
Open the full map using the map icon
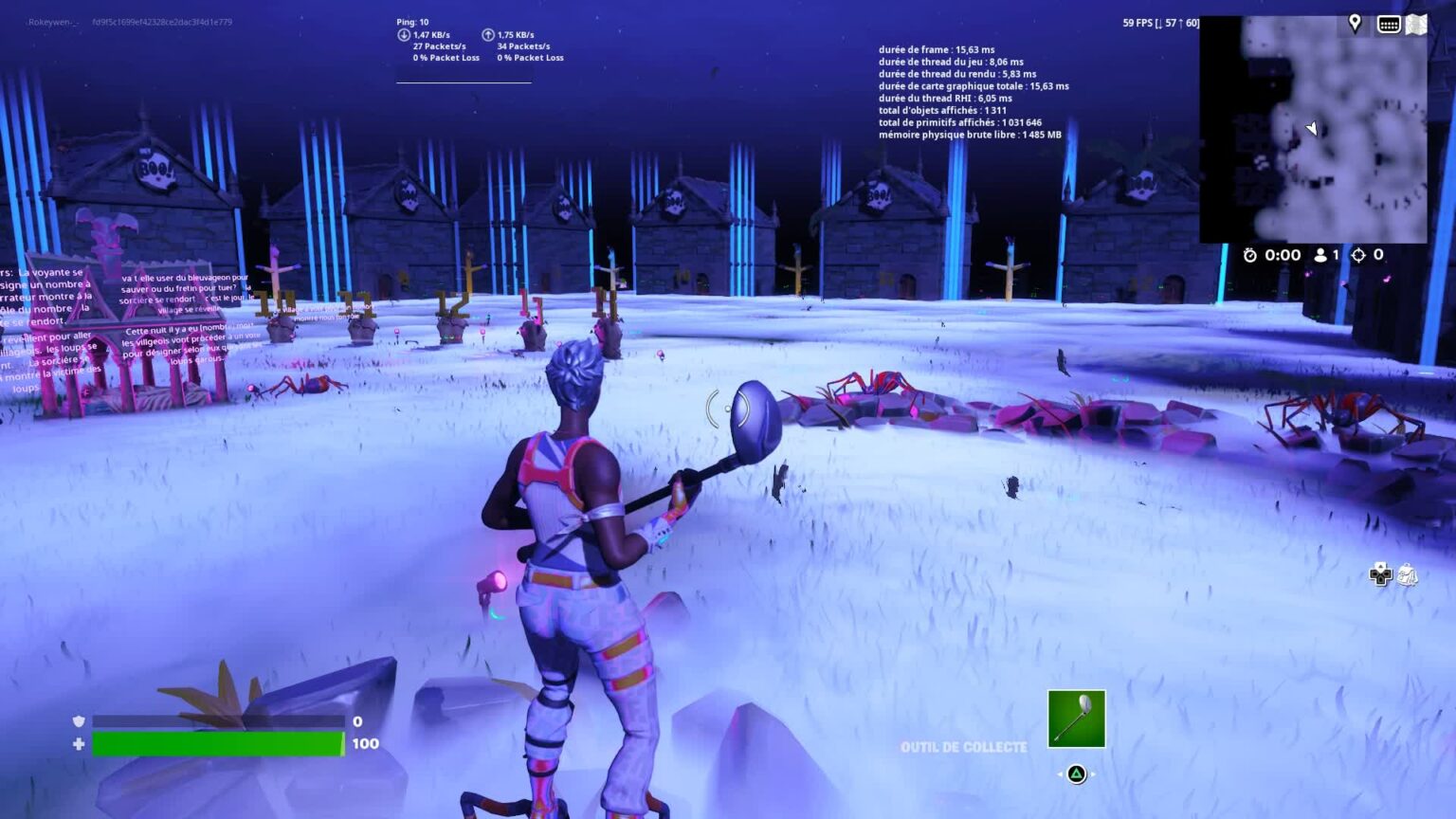1416,24
